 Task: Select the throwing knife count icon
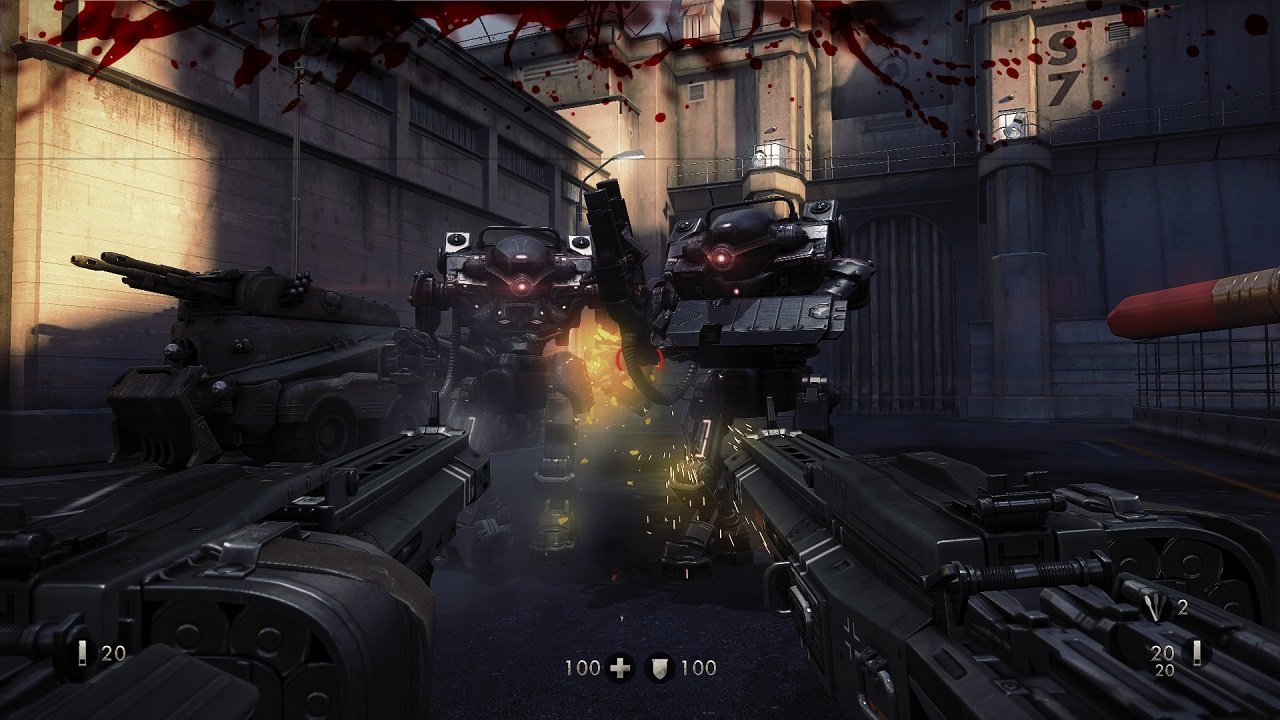click(1156, 606)
